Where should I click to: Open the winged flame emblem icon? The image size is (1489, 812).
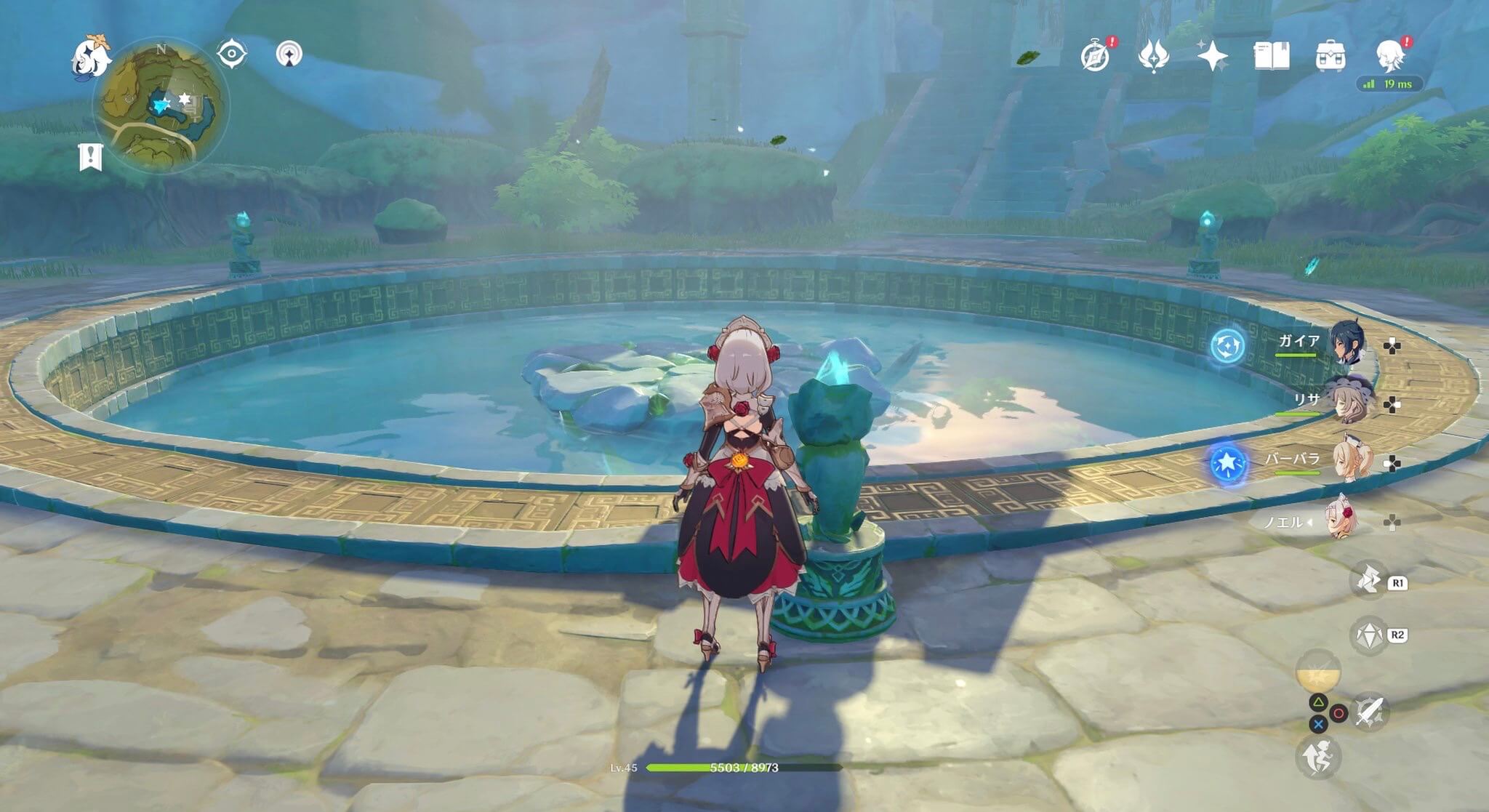1153,56
